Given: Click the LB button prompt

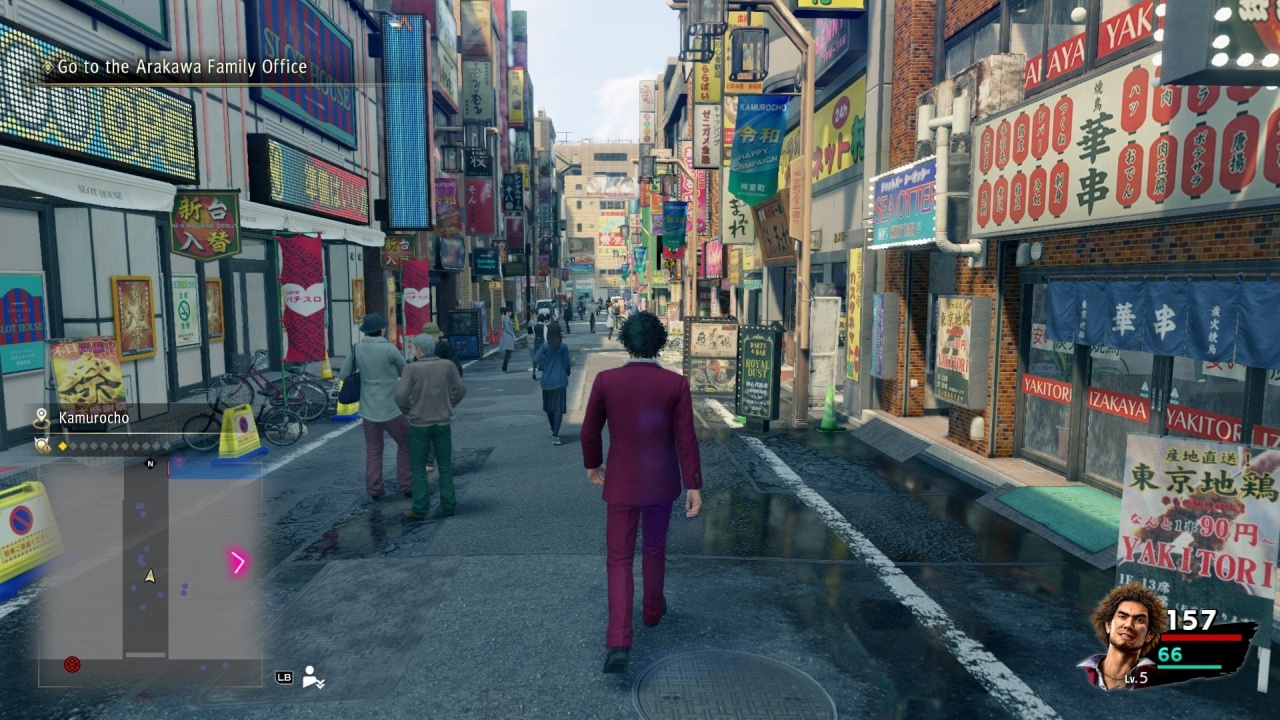Looking at the screenshot, I should (x=283, y=676).
